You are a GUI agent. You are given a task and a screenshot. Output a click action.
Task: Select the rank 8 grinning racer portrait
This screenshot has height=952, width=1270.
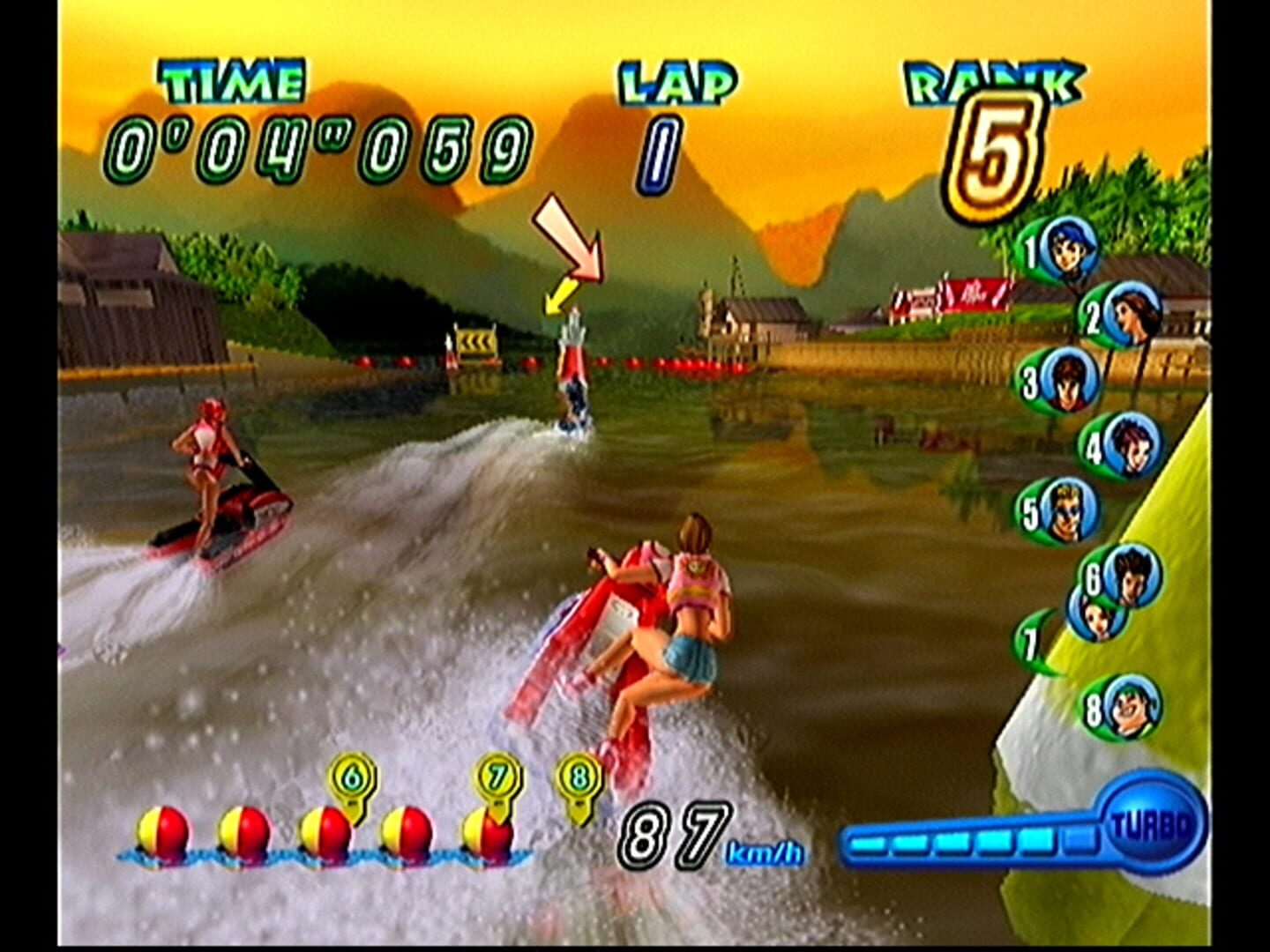coord(1132,704)
